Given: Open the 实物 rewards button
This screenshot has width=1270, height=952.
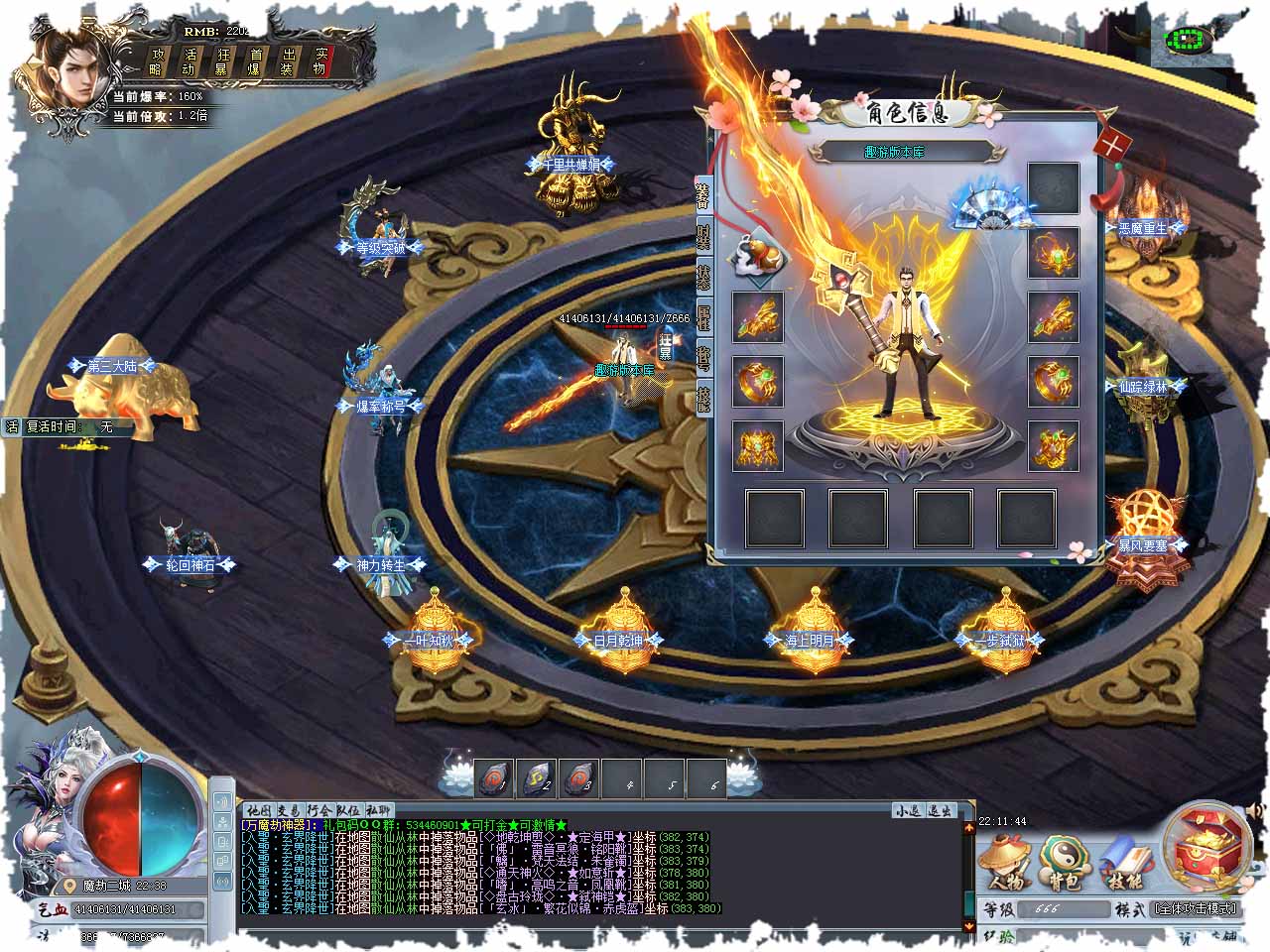Looking at the screenshot, I should click(x=319, y=61).
